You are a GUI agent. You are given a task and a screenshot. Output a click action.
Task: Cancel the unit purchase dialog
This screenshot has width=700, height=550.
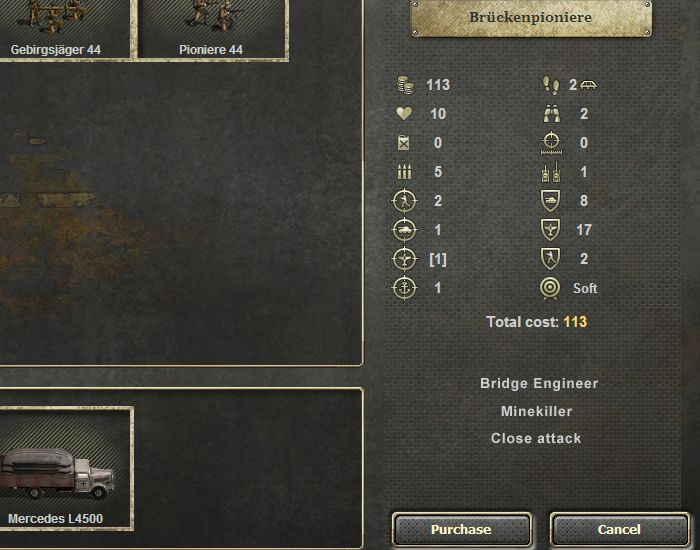pos(618,529)
